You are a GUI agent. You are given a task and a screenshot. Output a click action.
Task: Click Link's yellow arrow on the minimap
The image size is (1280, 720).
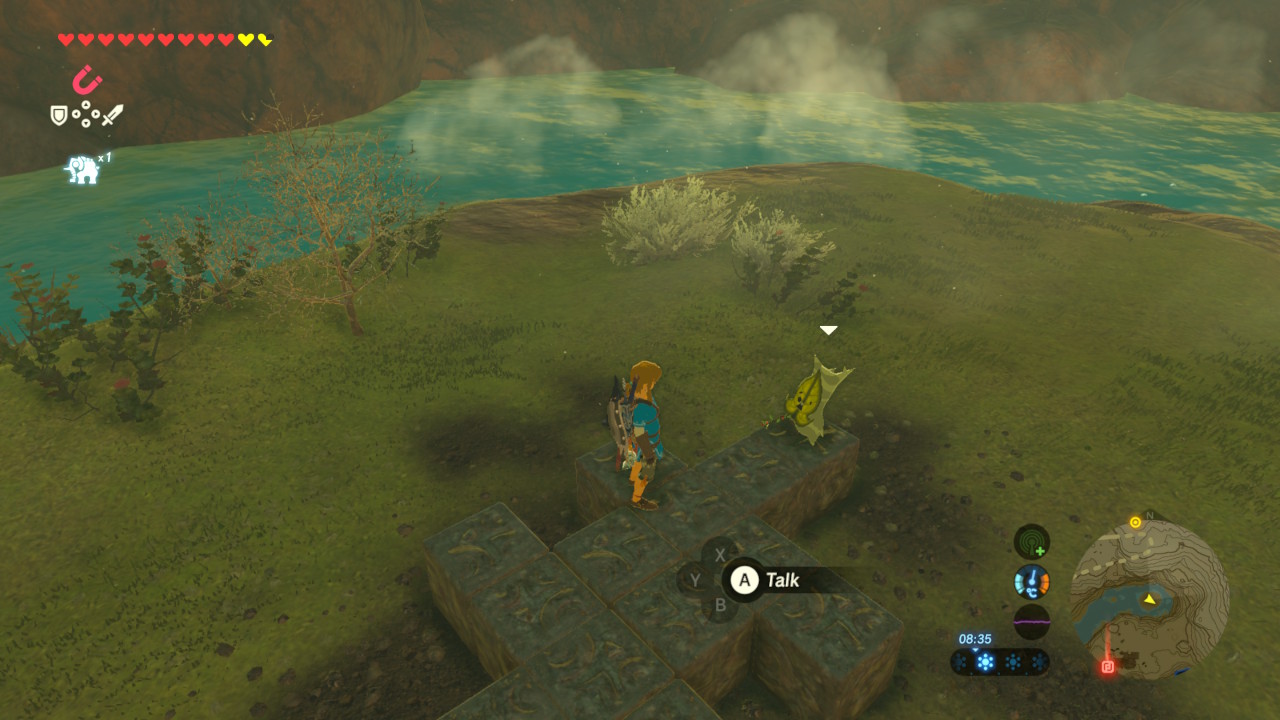point(1150,599)
